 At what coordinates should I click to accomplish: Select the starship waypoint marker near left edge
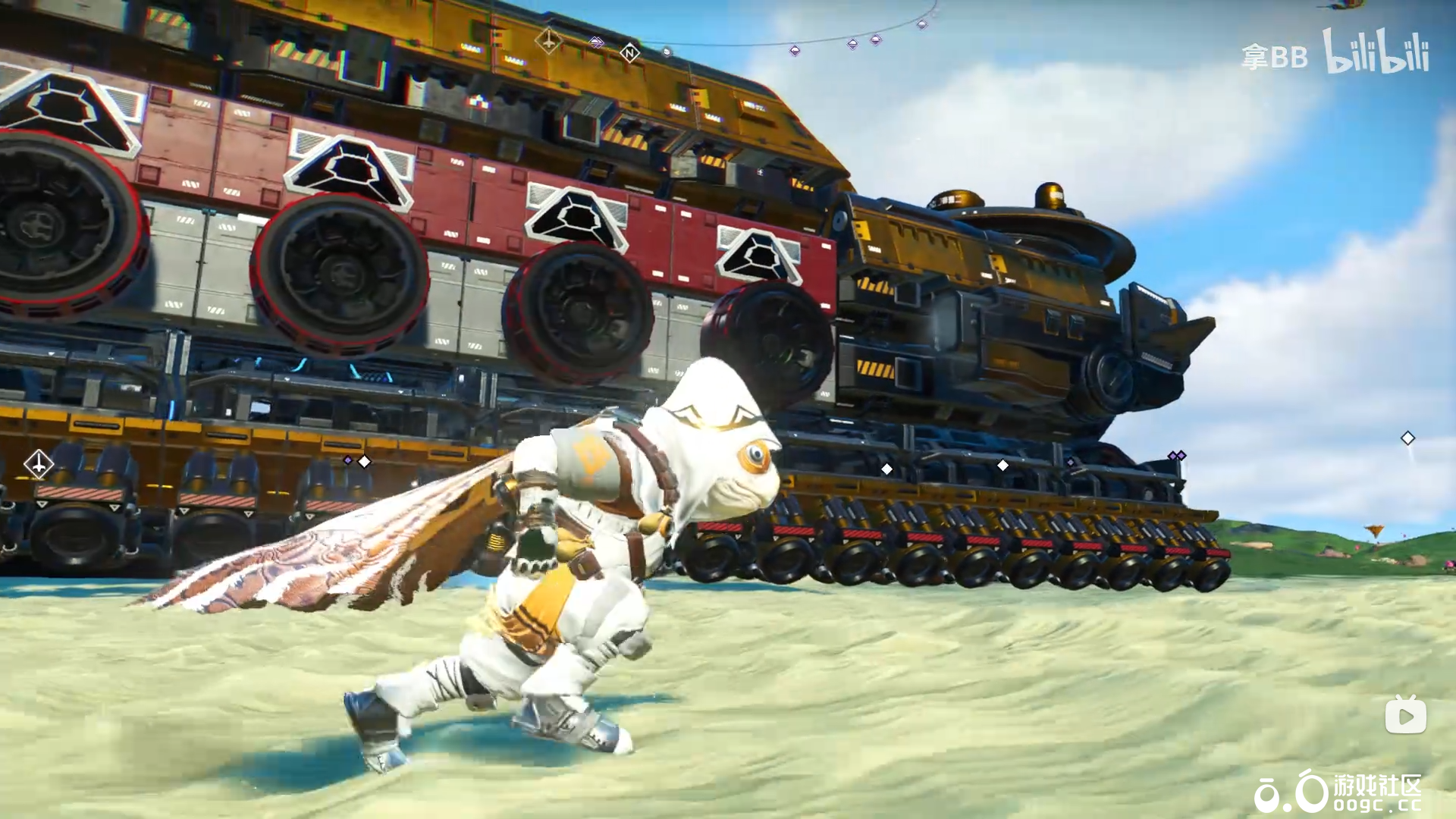coord(38,463)
